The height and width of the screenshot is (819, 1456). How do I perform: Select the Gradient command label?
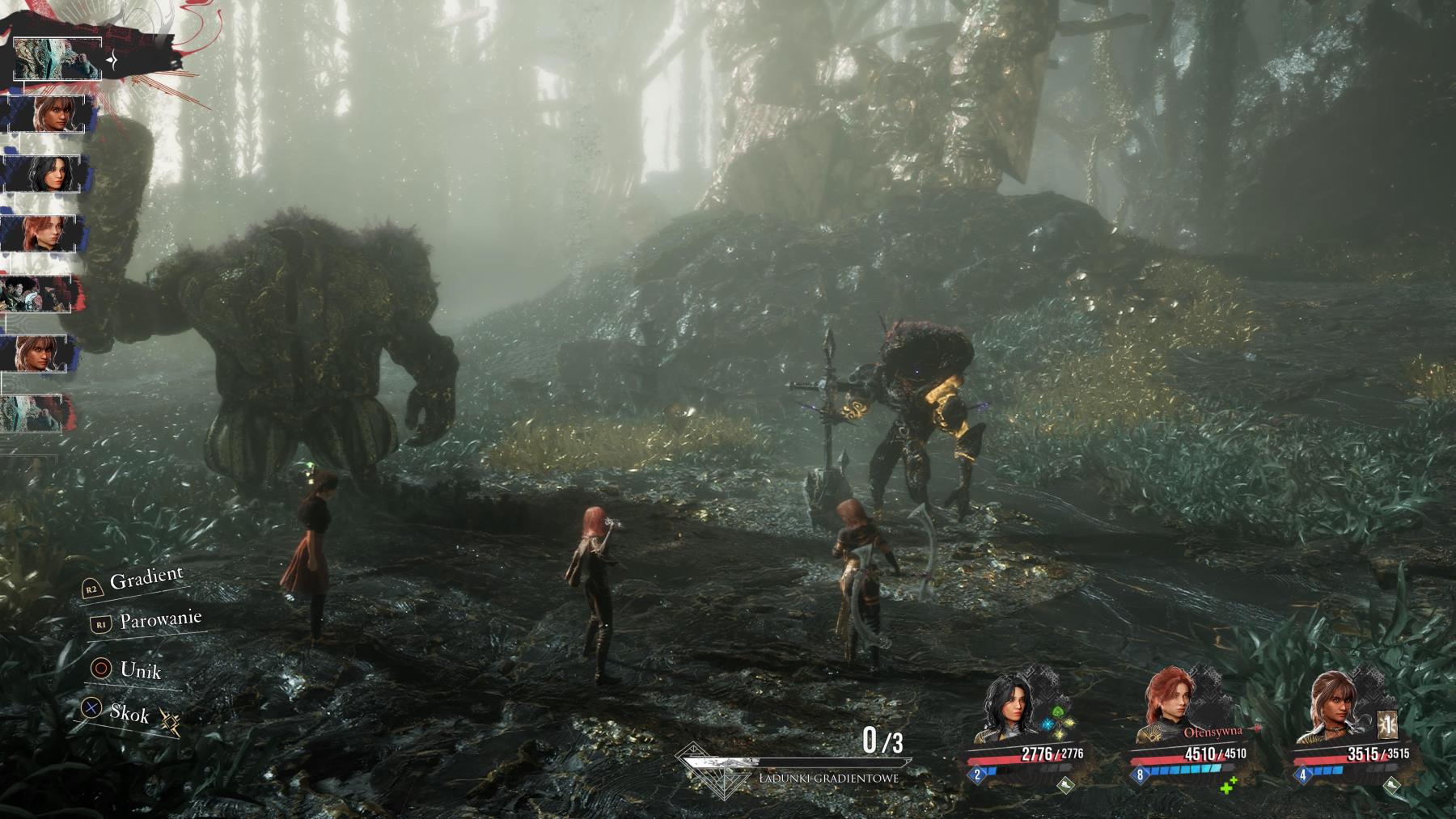[x=146, y=579]
